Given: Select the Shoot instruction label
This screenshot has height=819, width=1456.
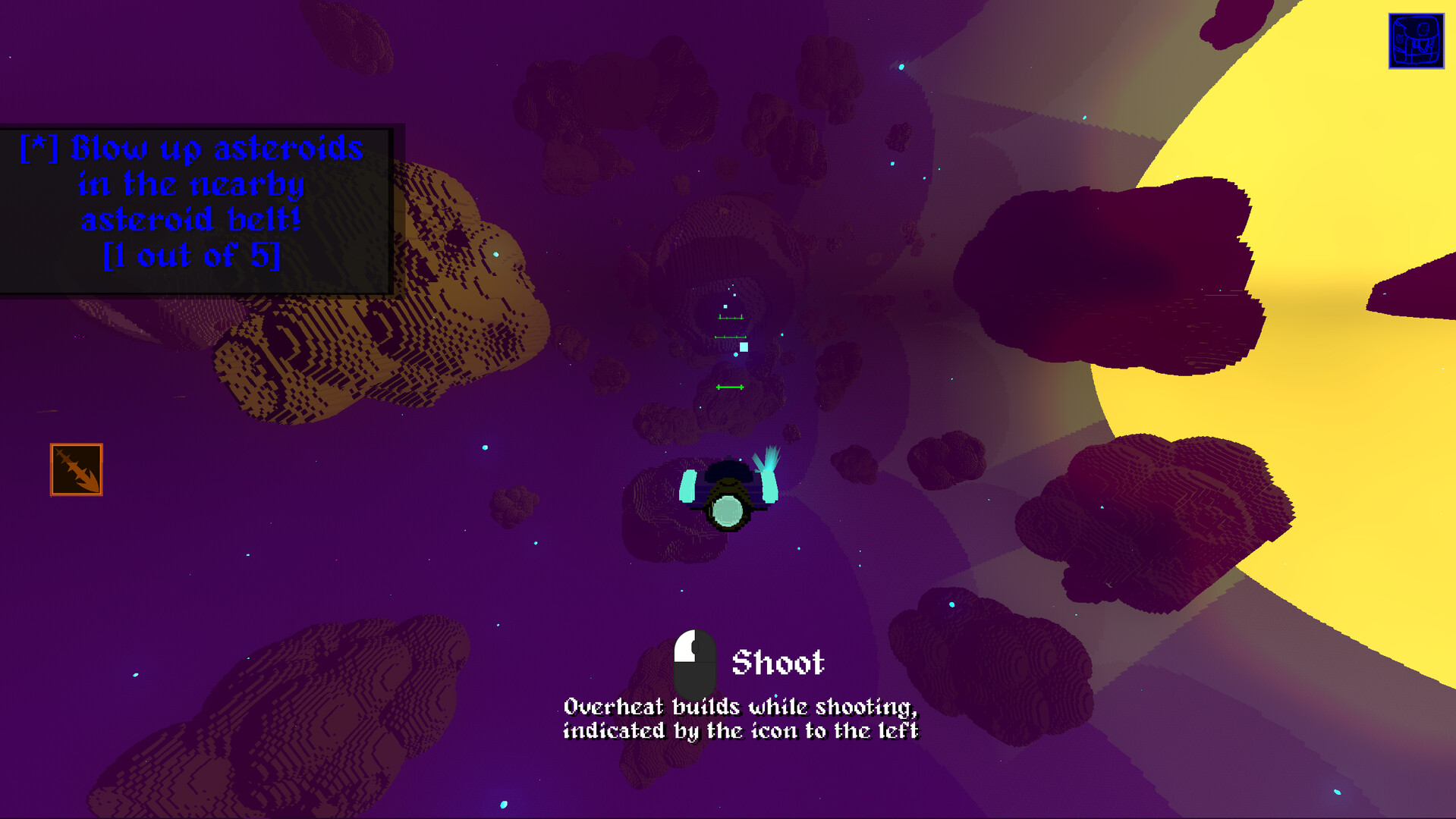Looking at the screenshot, I should [778, 662].
